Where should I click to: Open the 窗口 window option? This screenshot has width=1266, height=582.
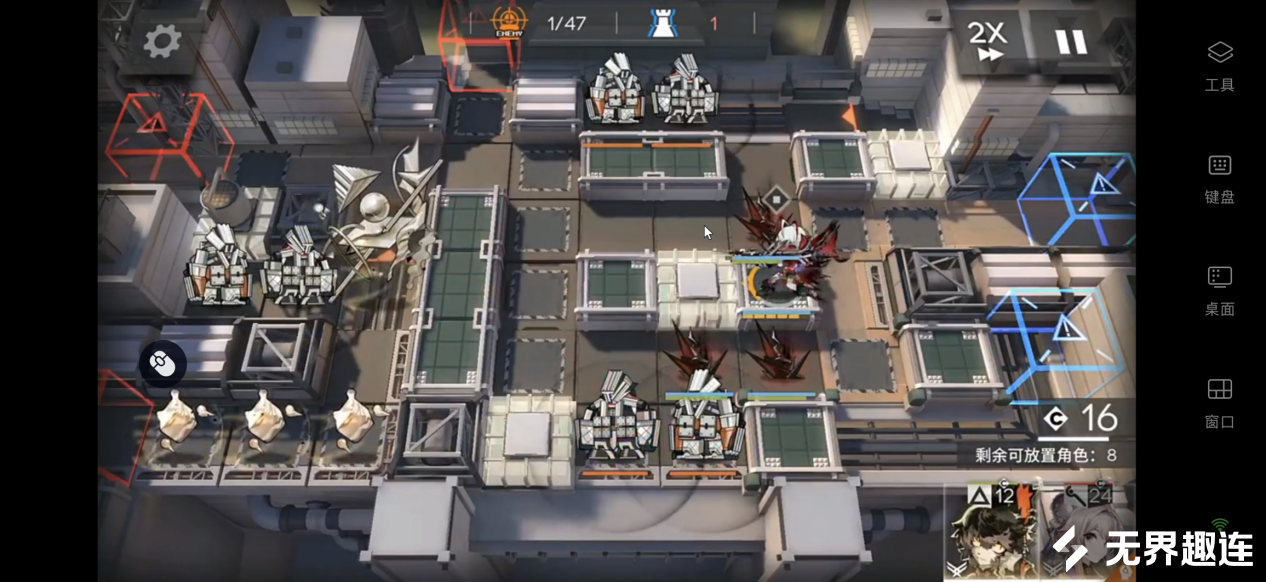pos(1219,402)
